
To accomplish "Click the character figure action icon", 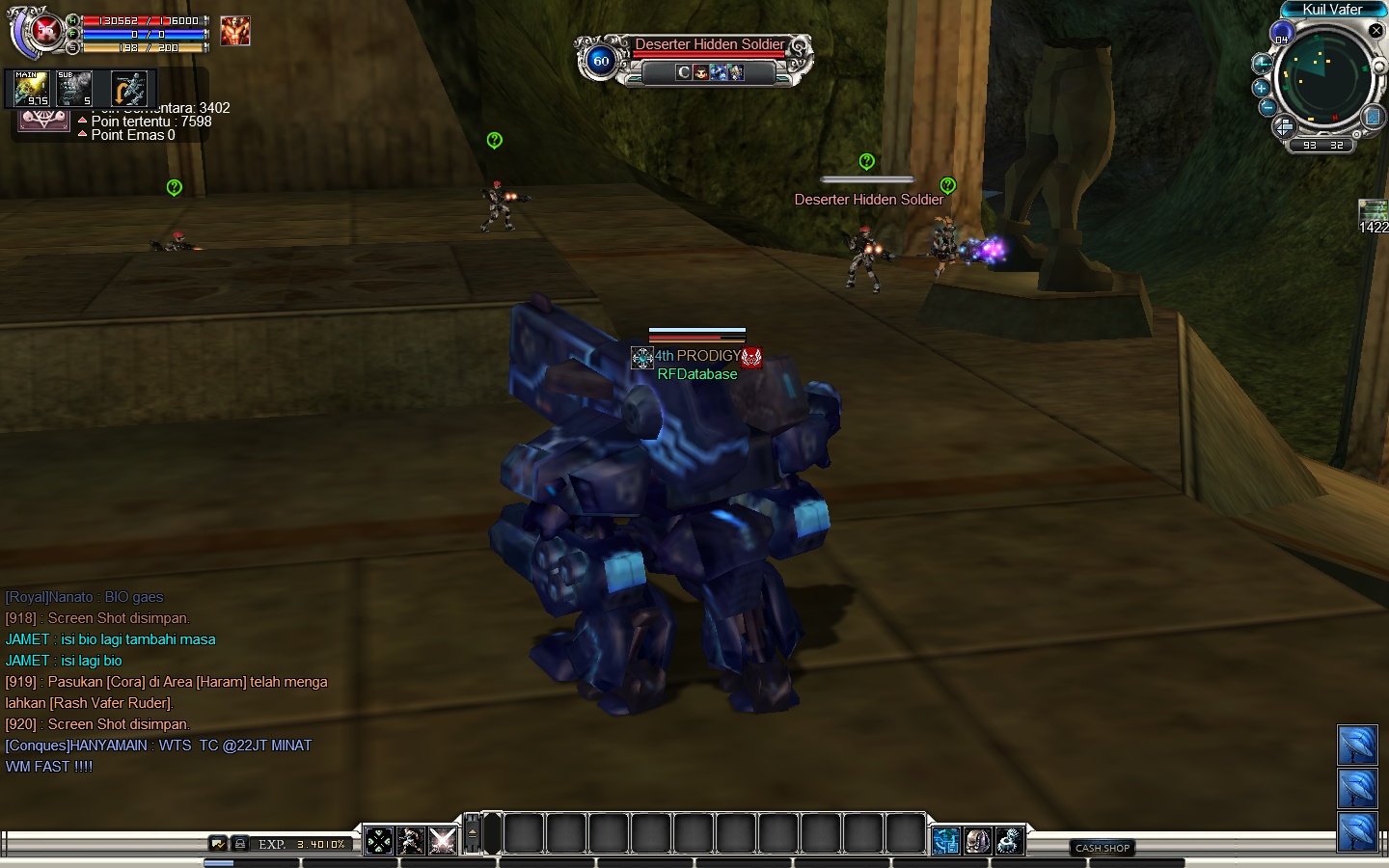I will point(411,841).
